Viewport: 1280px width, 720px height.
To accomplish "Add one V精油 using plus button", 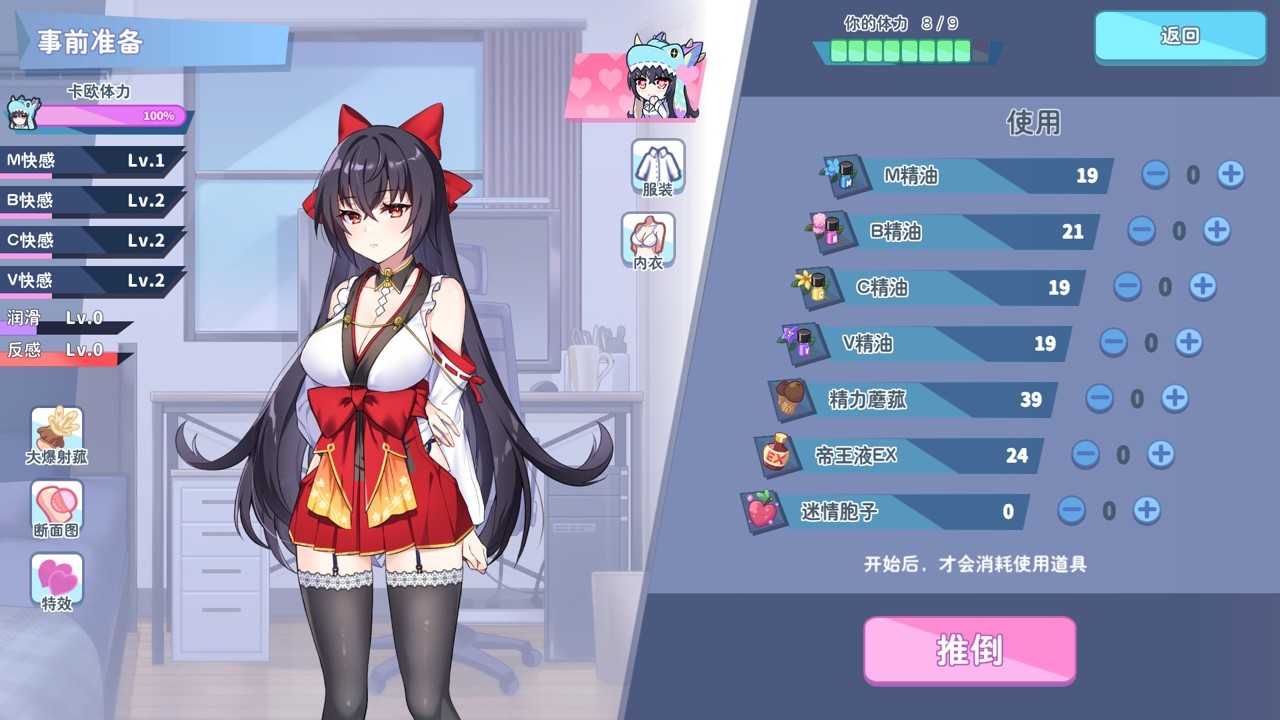I will click(x=1188, y=343).
